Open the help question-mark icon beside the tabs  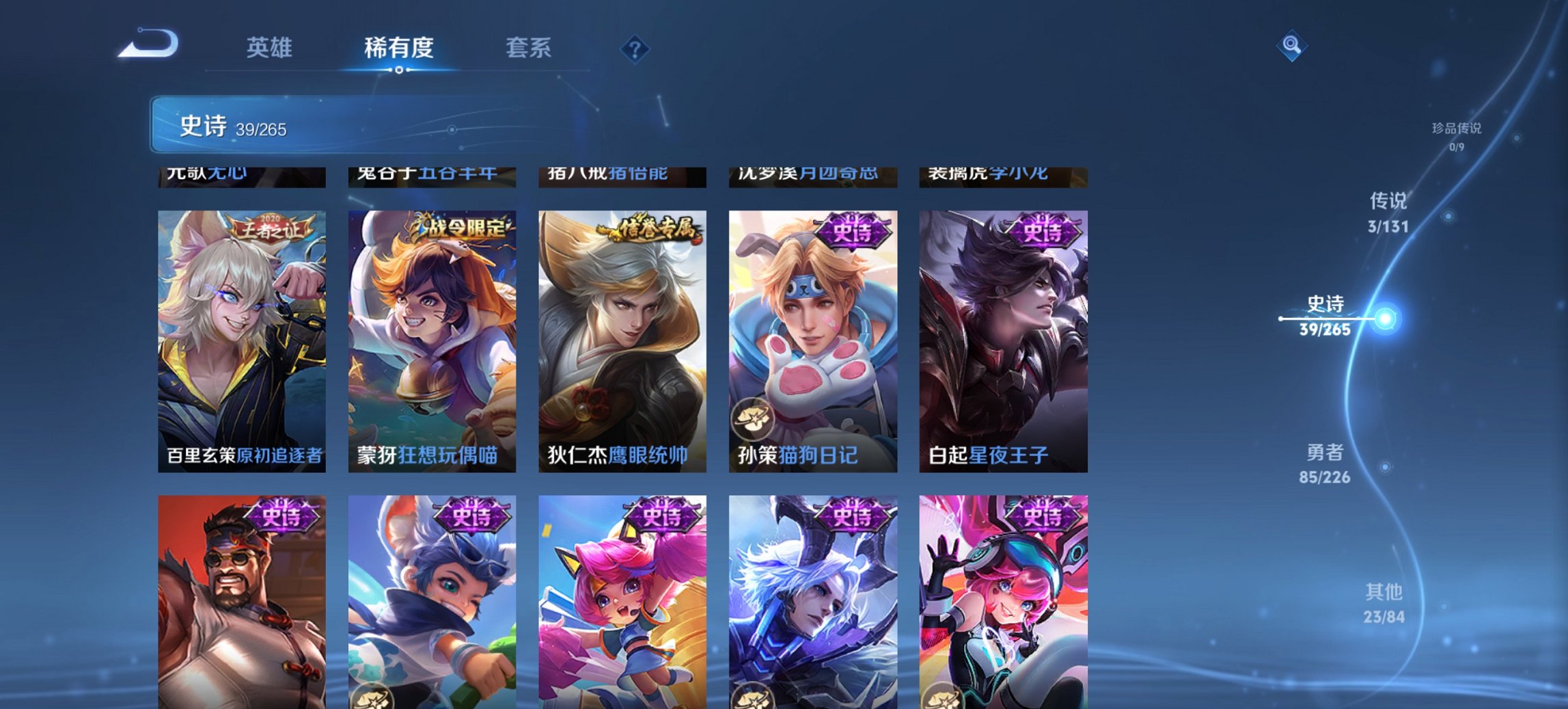click(635, 48)
